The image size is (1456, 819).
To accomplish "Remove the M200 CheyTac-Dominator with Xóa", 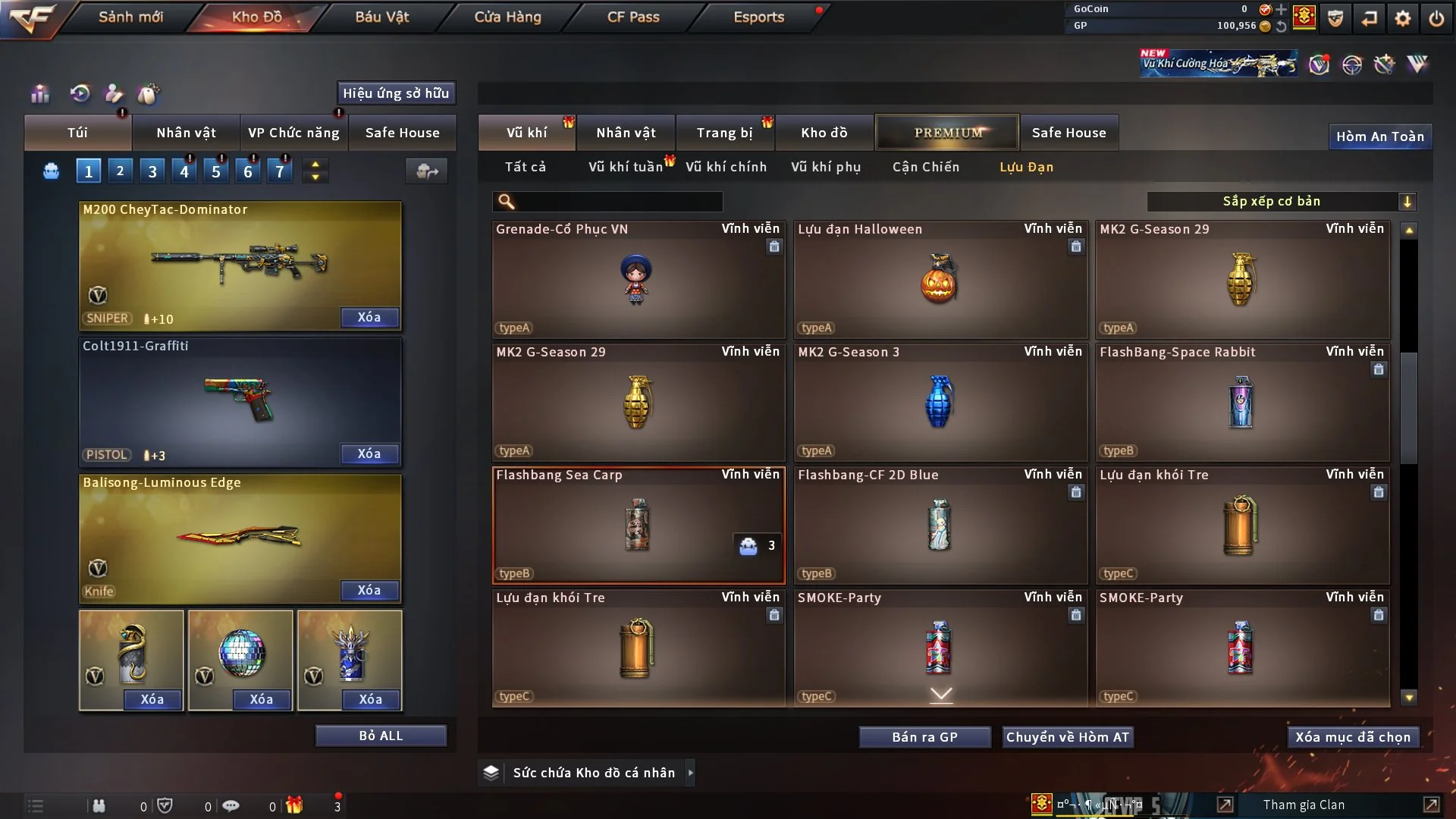I will click(x=369, y=317).
